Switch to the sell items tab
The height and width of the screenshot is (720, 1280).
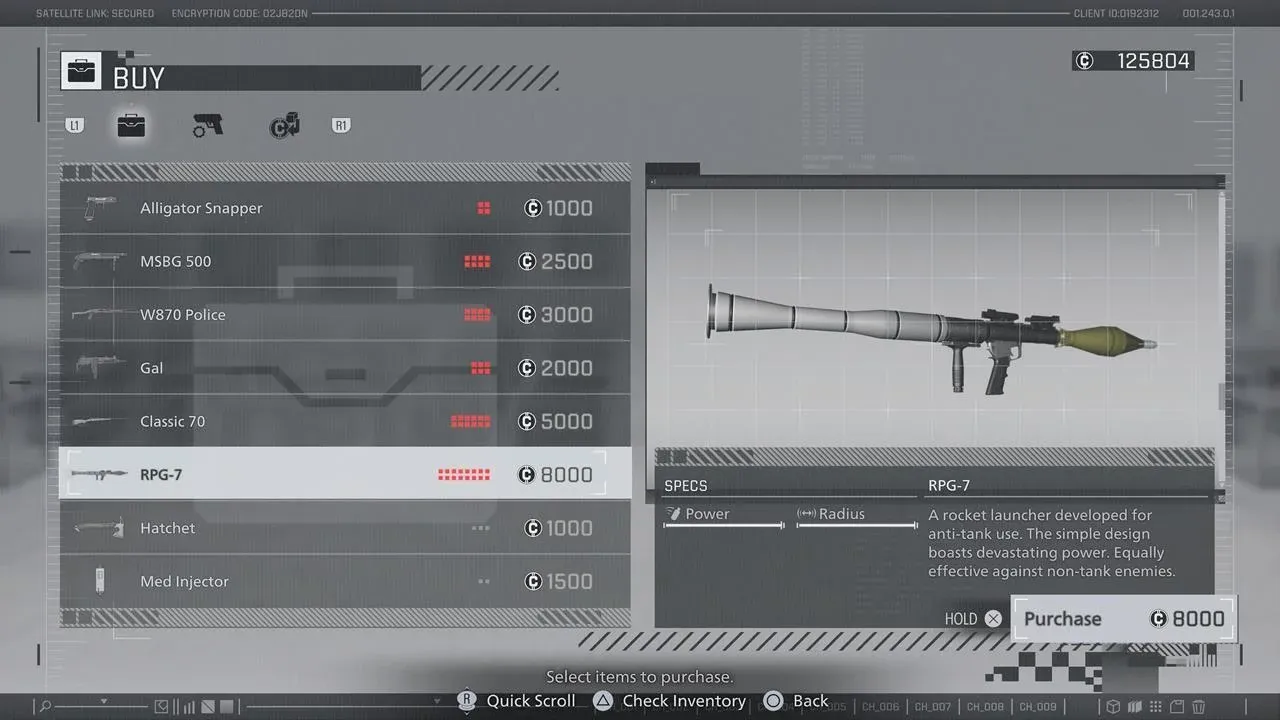tap(284, 126)
